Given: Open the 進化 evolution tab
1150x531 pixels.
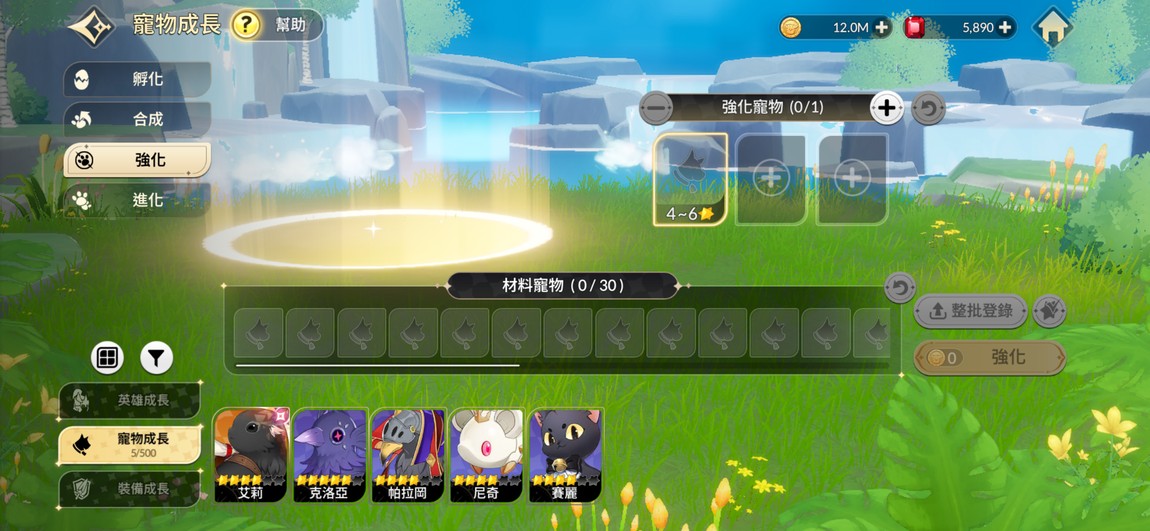Looking at the screenshot, I should [137, 200].
